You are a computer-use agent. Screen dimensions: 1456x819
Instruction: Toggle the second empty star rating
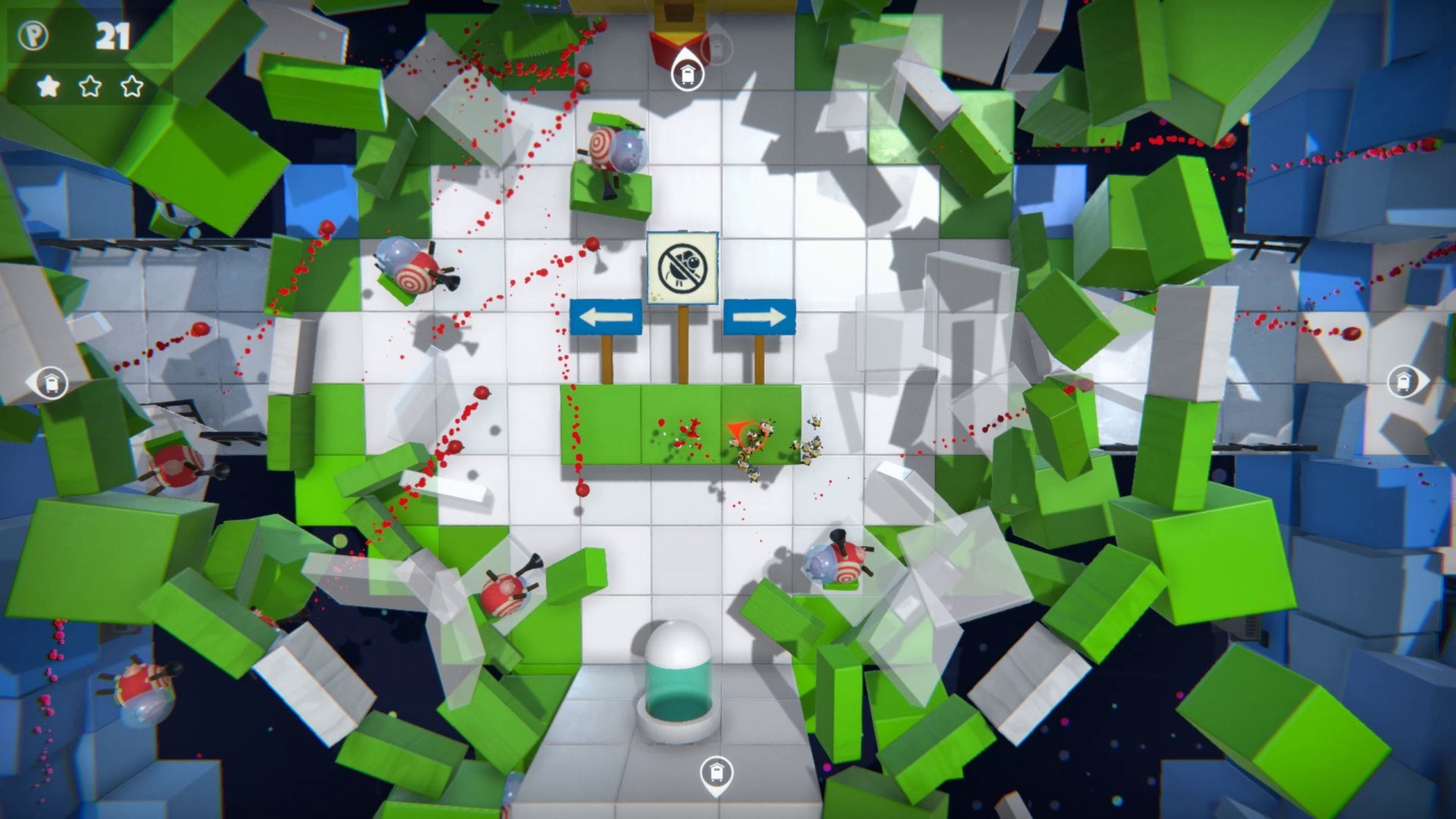tap(89, 86)
